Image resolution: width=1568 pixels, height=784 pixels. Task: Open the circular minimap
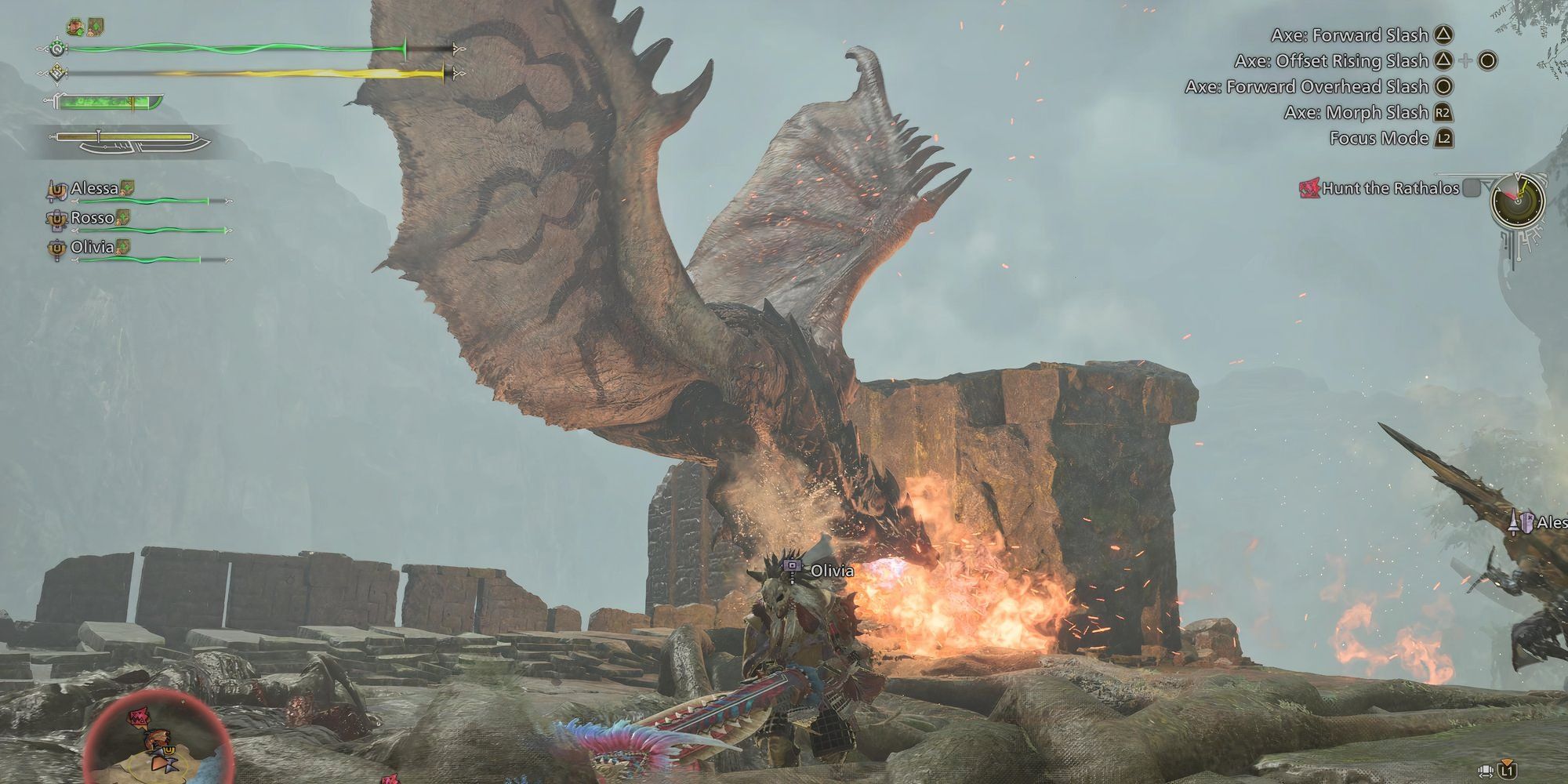click(157, 737)
